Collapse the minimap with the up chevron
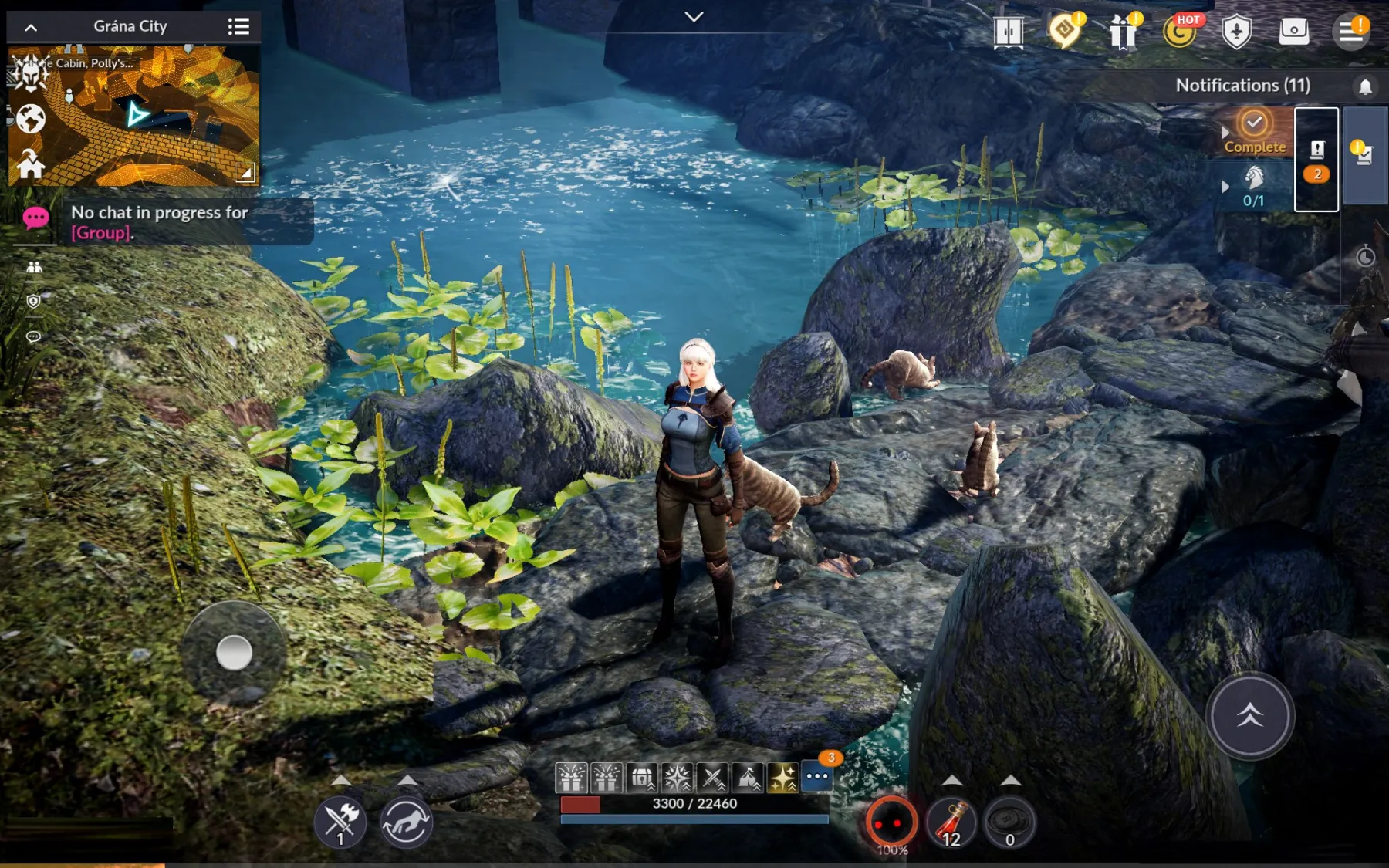This screenshot has height=868, width=1389. pyautogui.click(x=31, y=25)
